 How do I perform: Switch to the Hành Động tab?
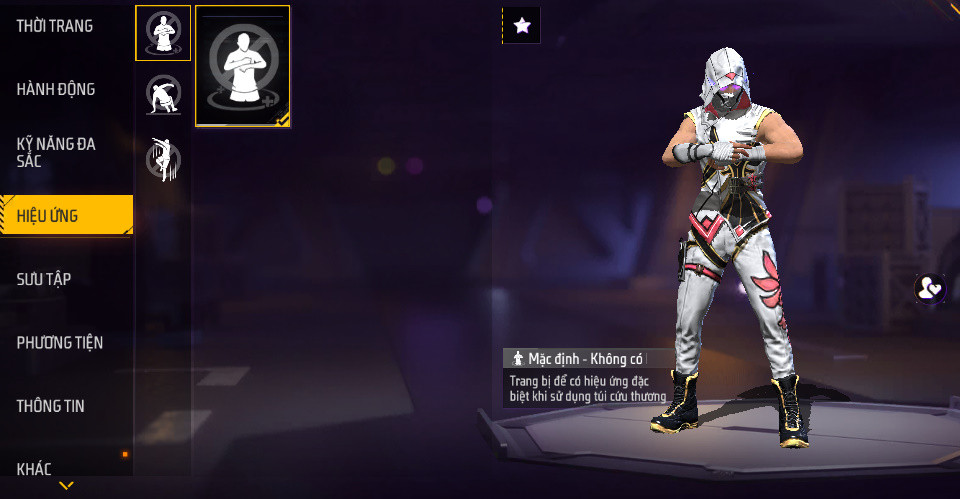coord(56,90)
